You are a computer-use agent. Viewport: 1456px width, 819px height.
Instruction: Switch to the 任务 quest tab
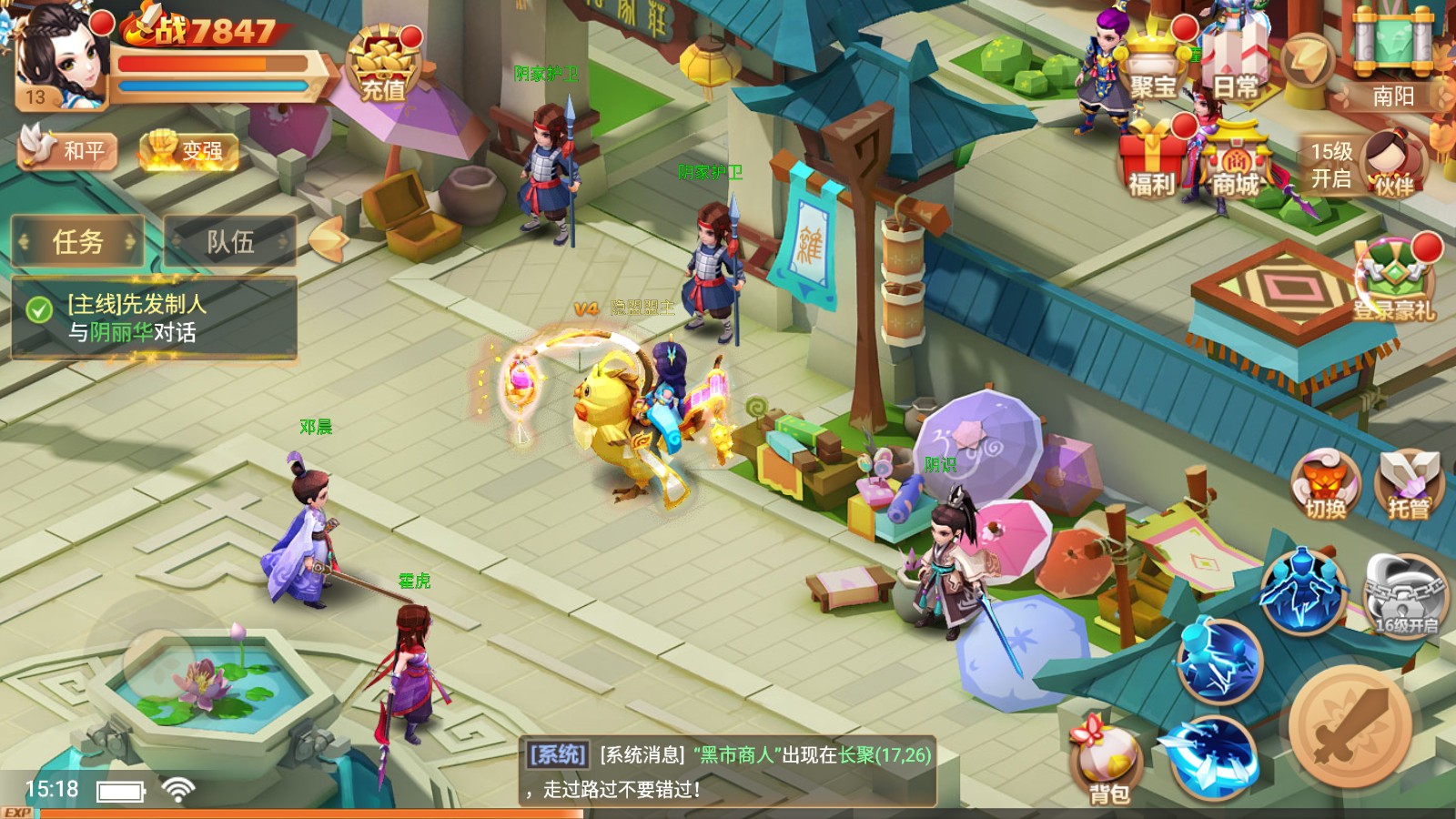pos(78,242)
